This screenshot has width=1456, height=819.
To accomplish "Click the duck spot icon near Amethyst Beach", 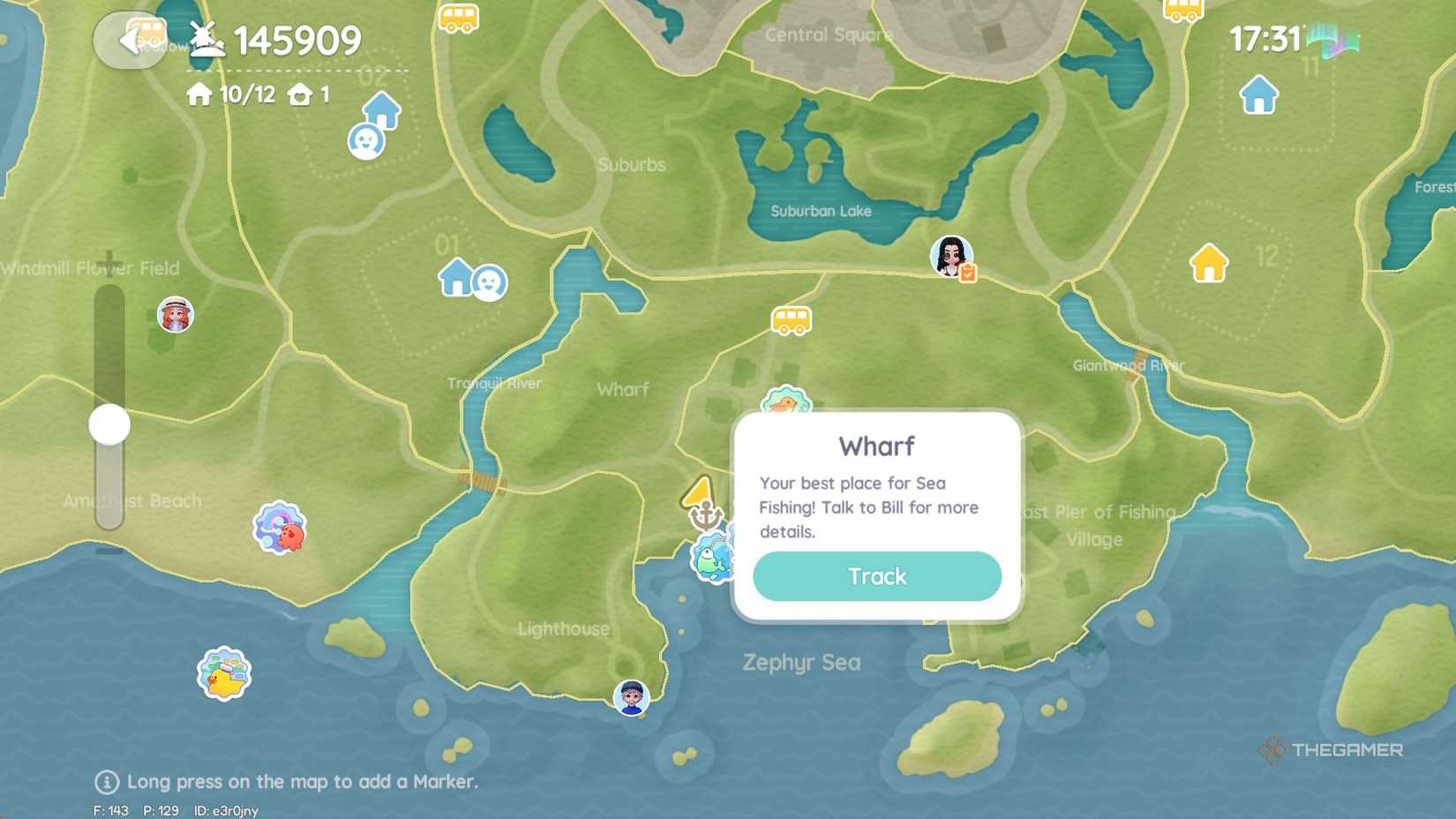I will (x=223, y=672).
